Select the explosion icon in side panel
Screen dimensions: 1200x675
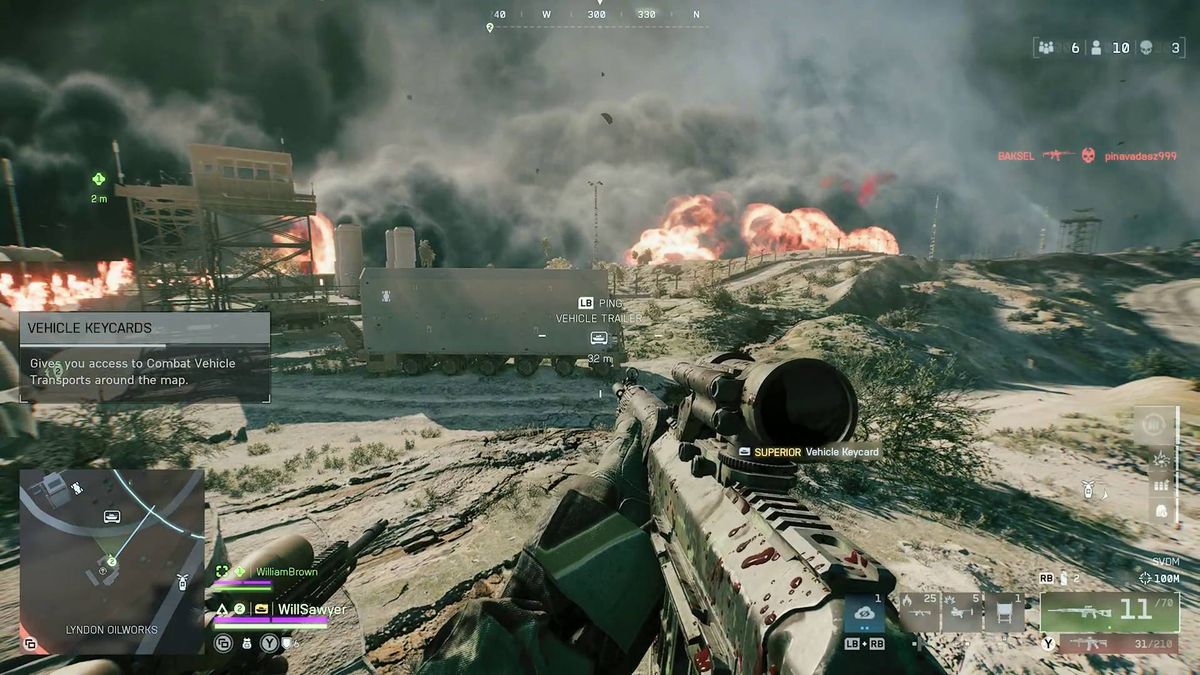(1161, 459)
